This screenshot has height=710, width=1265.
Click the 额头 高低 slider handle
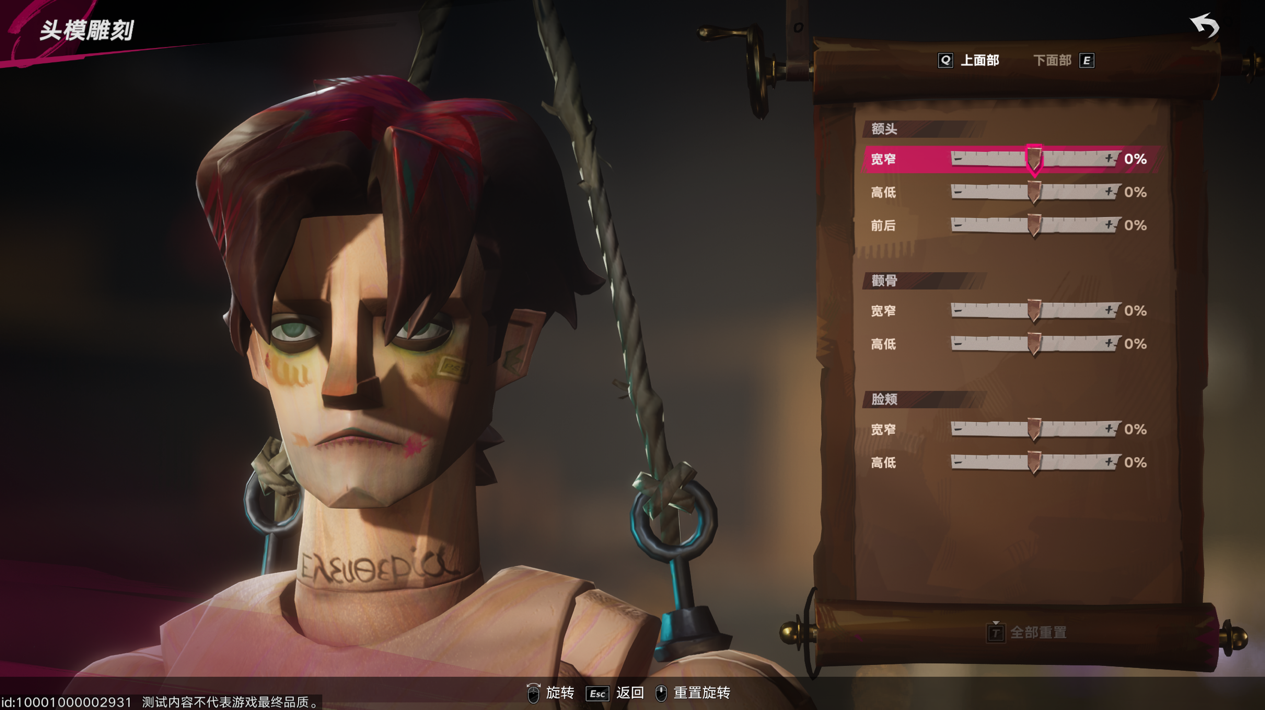1034,193
